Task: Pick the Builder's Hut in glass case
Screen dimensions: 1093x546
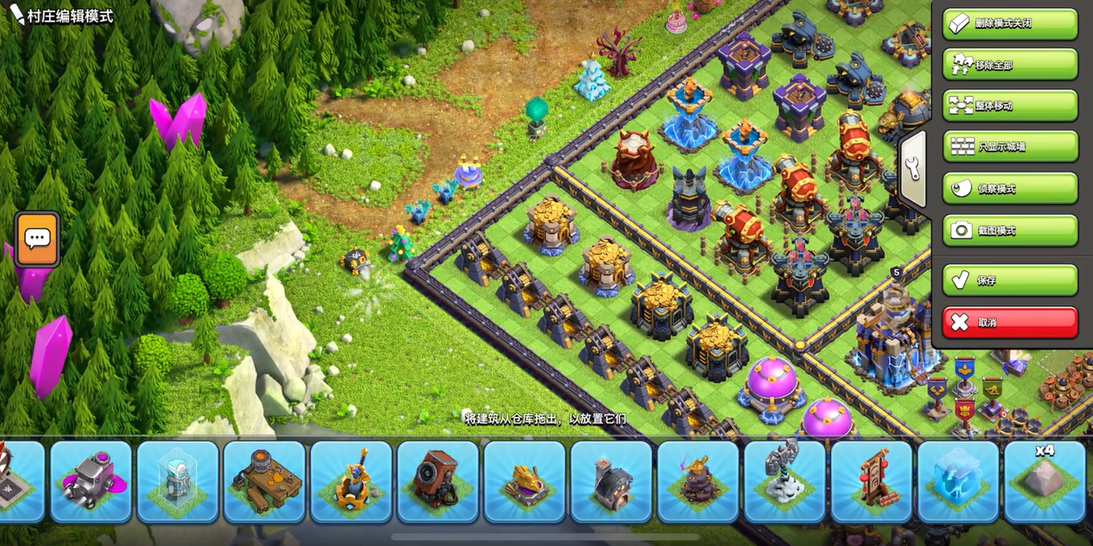Action: [x=178, y=482]
